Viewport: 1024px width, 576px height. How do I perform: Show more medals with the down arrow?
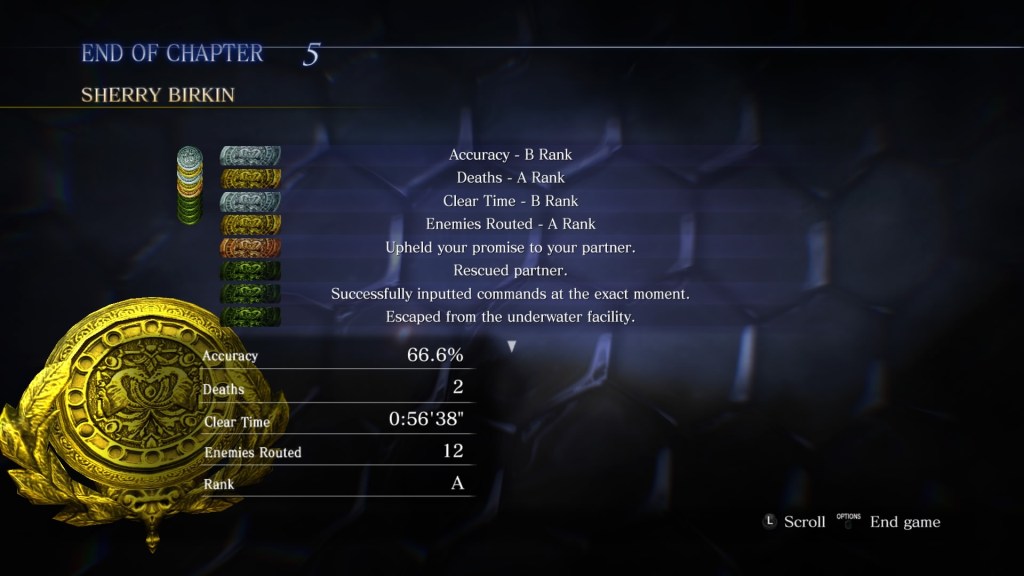(x=512, y=346)
